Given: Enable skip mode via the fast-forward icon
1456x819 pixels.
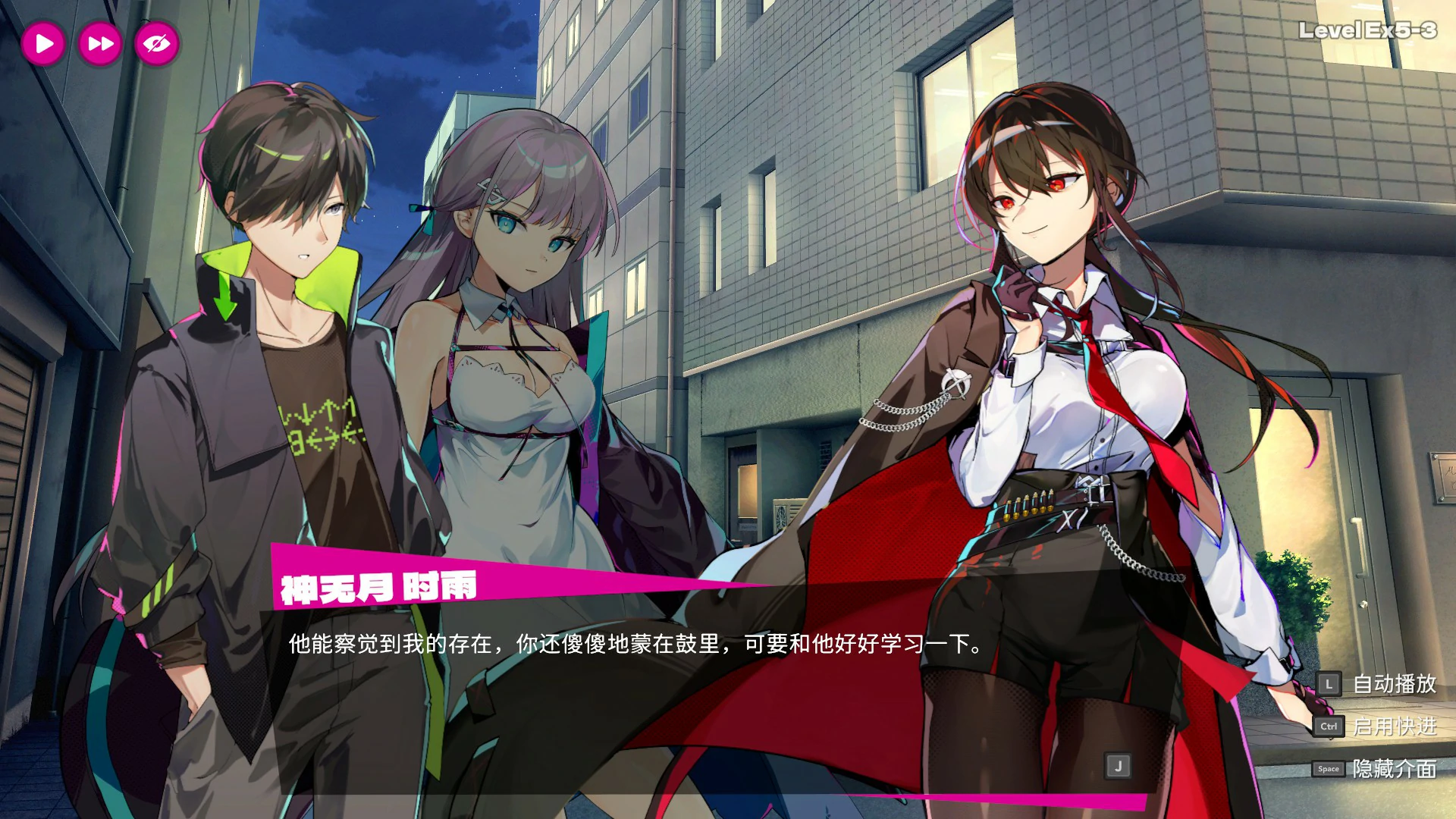Looking at the screenshot, I should click(x=99, y=43).
